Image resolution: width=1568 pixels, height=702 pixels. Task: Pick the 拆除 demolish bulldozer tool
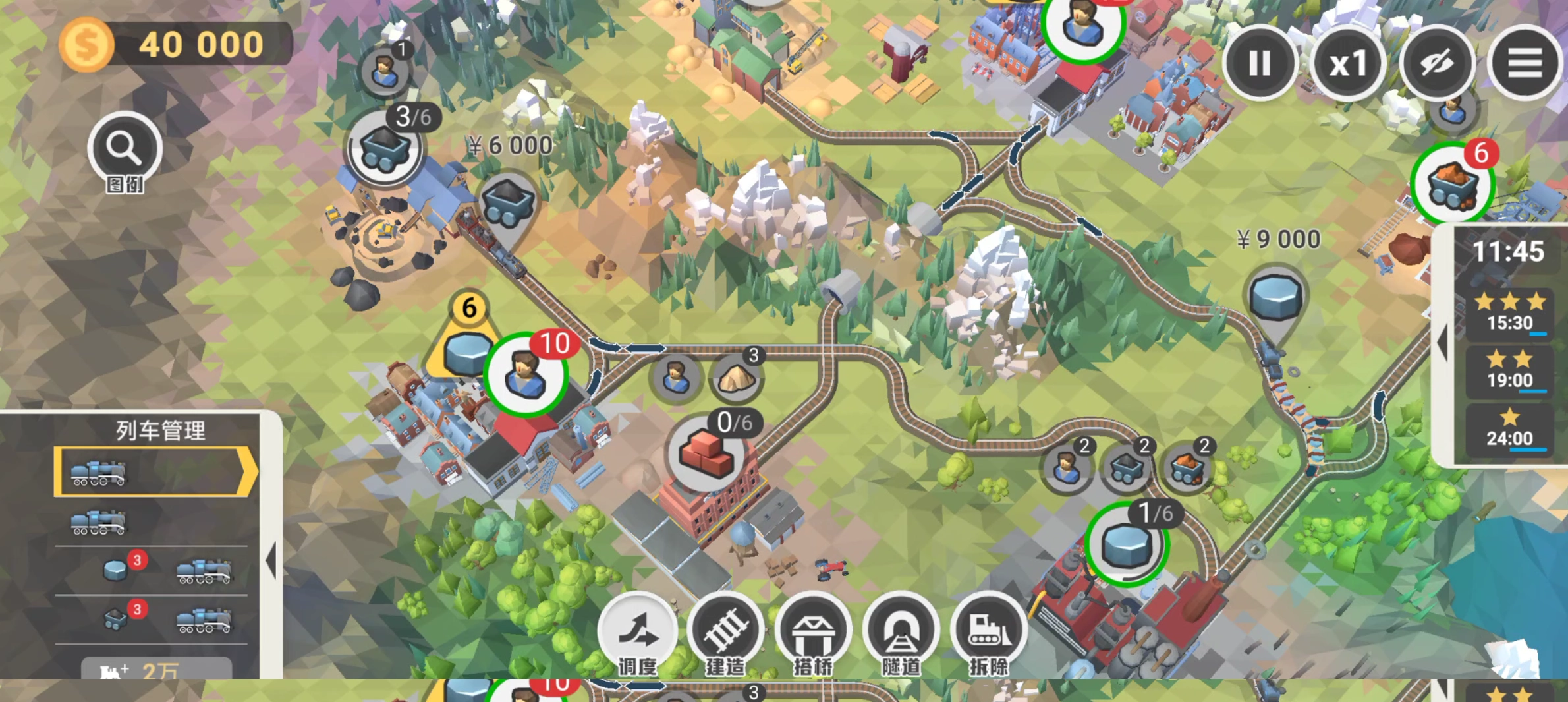pyautogui.click(x=988, y=634)
